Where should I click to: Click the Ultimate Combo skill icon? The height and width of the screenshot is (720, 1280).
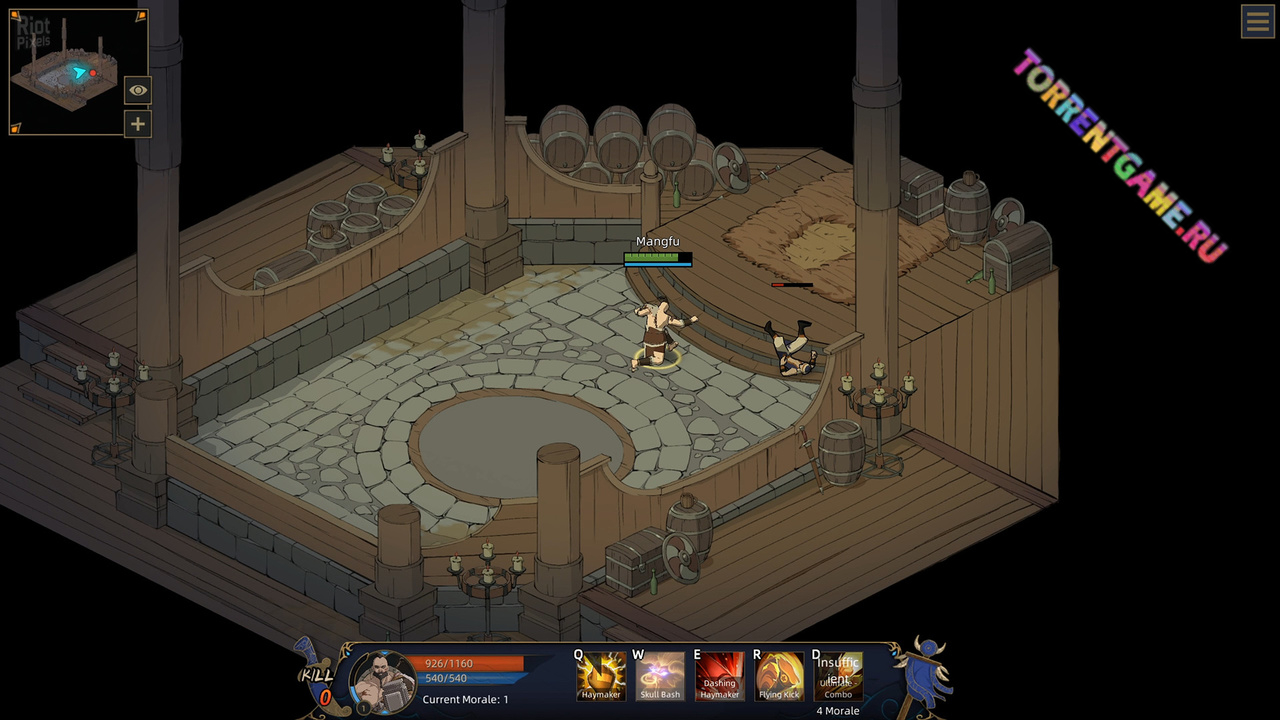[x=838, y=676]
